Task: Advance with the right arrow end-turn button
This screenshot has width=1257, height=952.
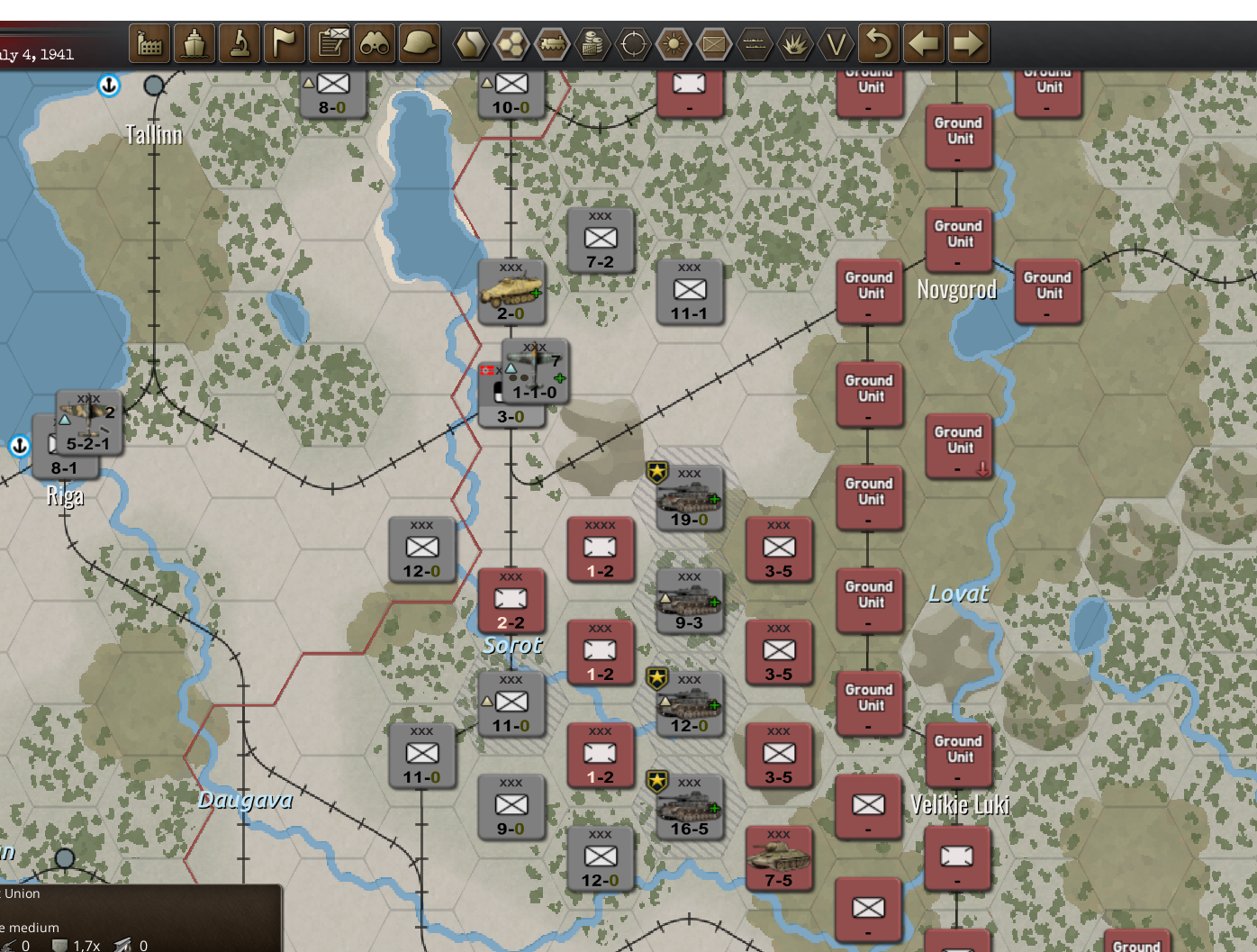Action: coord(967,42)
